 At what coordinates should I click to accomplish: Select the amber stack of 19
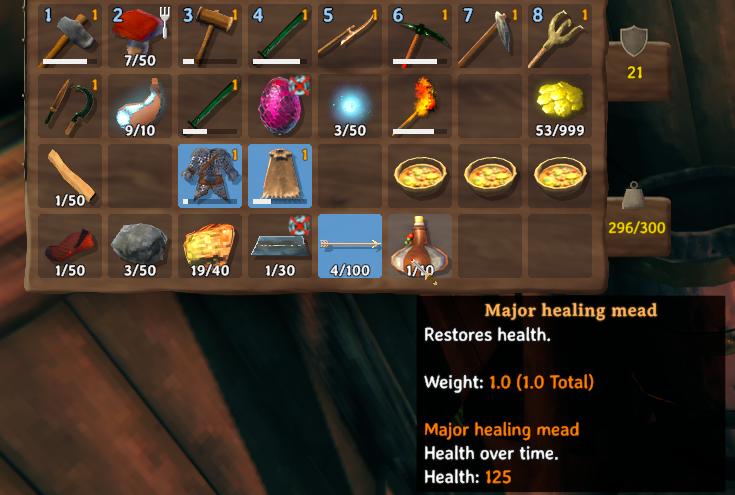(210, 246)
